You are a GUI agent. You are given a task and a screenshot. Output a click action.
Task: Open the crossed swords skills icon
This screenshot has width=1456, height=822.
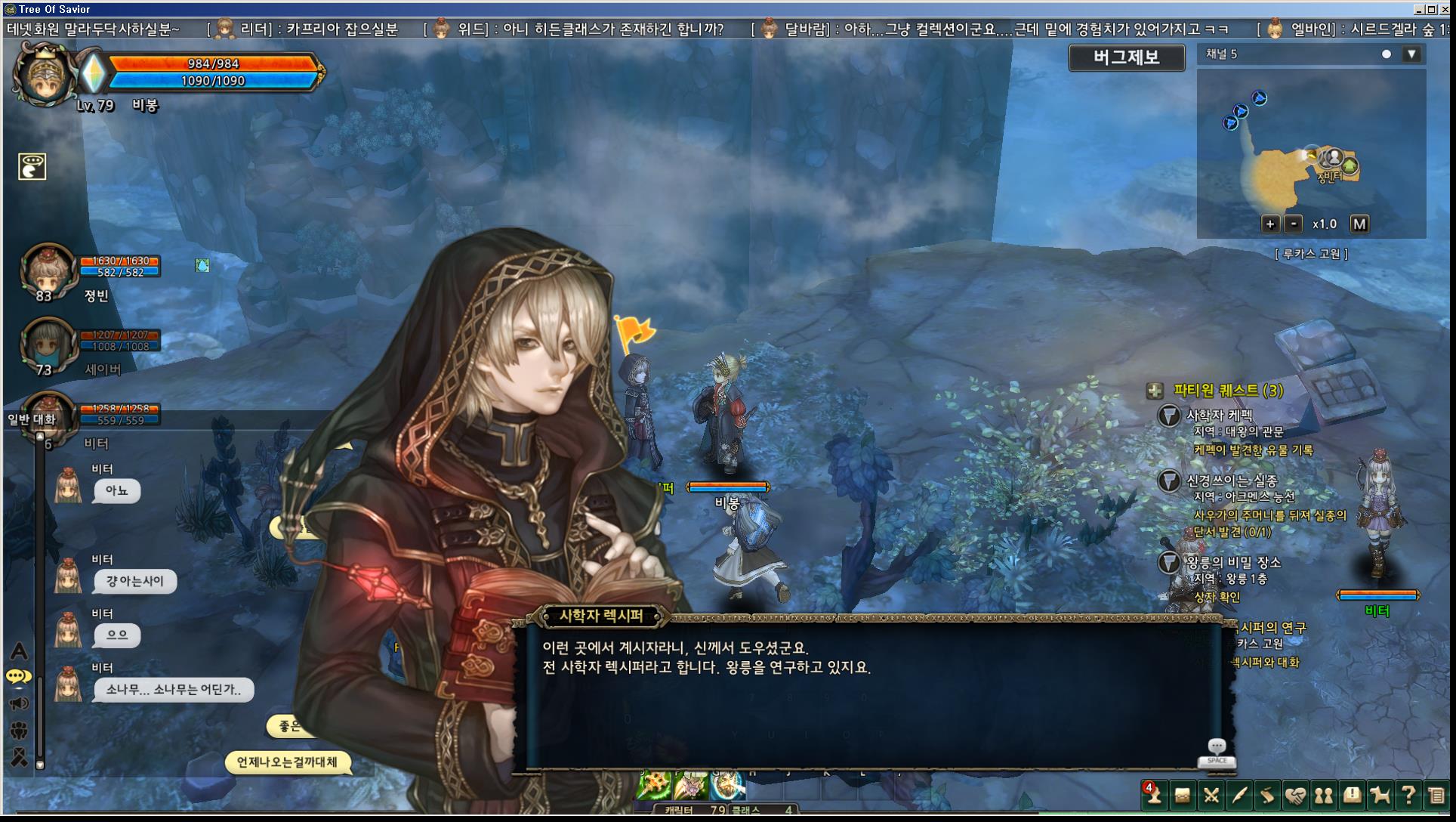[1211, 796]
